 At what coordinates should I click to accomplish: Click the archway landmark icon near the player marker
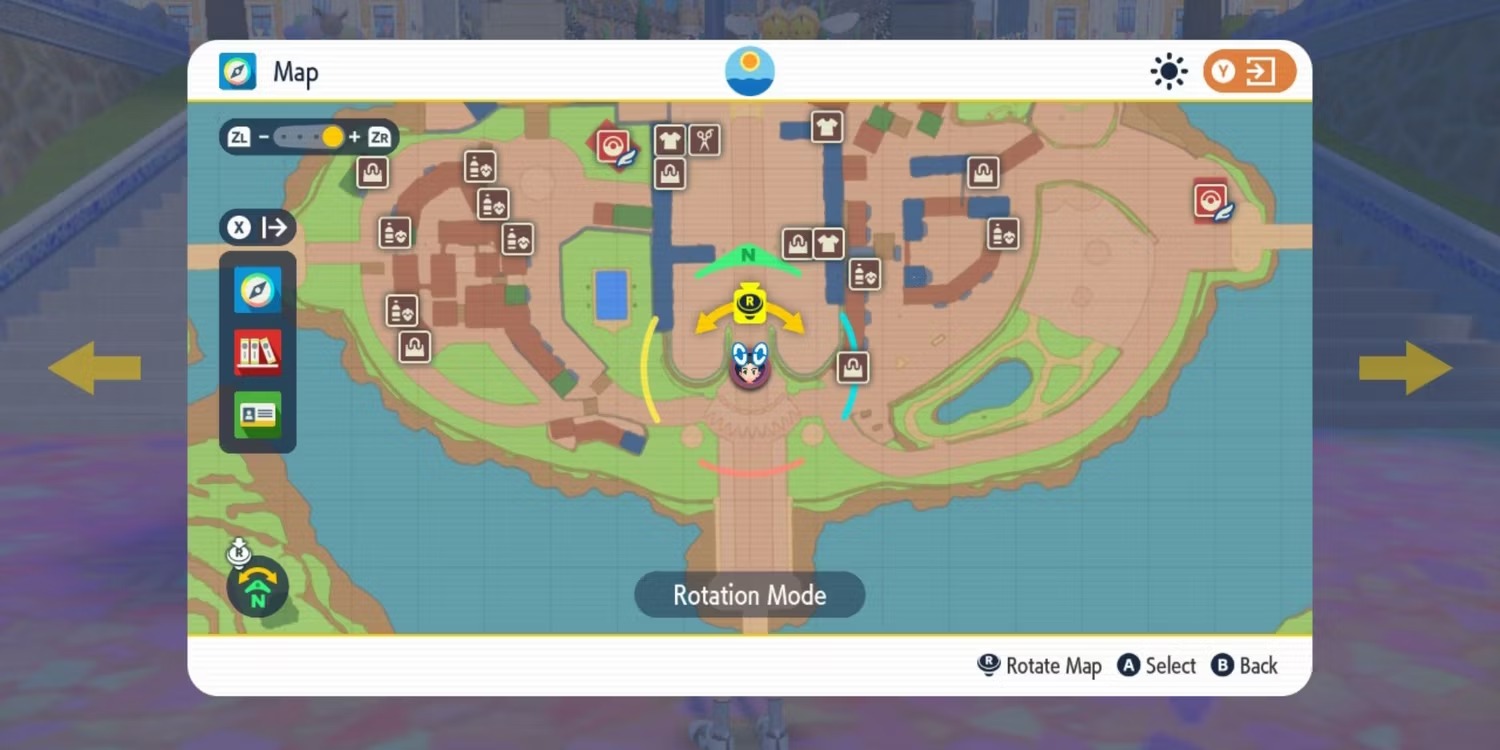point(852,367)
